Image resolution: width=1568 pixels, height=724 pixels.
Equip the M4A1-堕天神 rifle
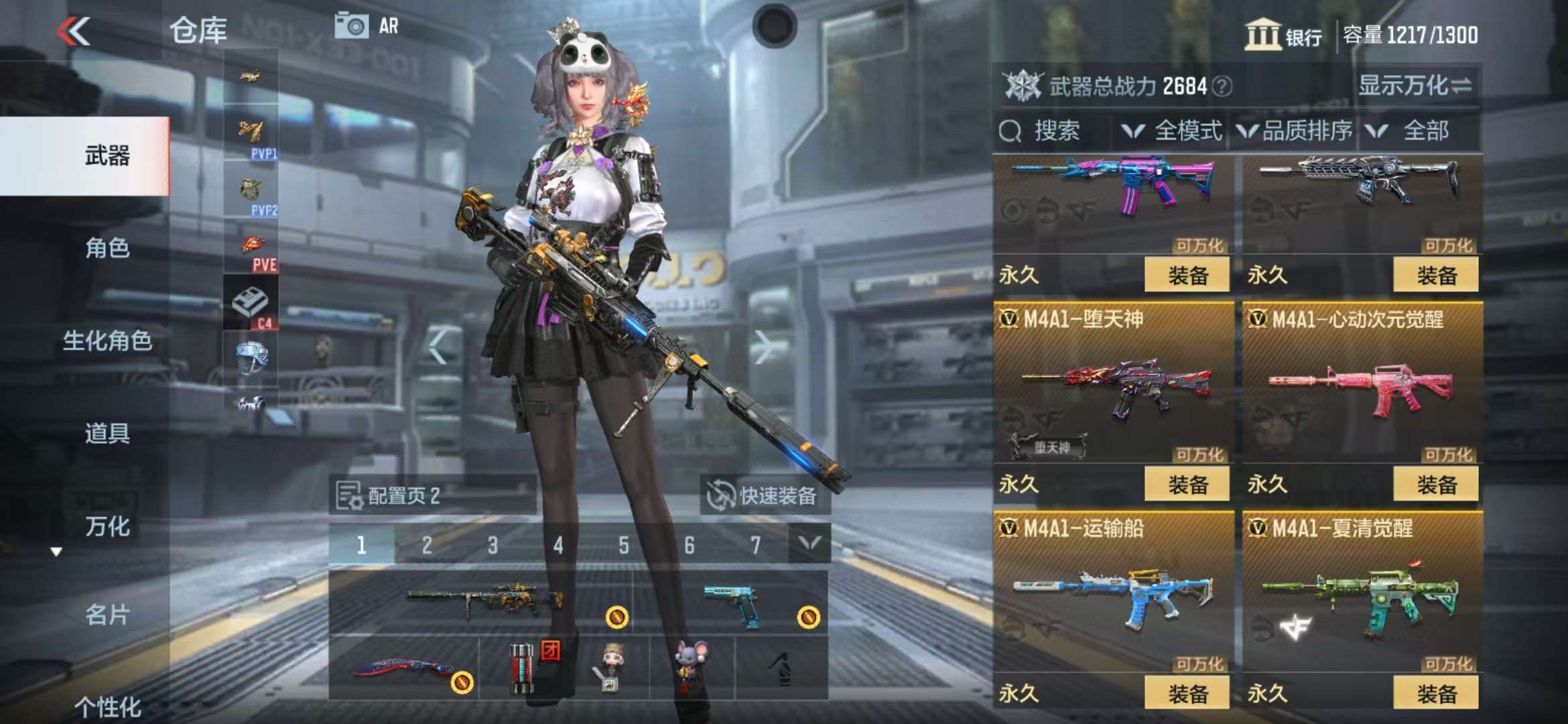1186,484
